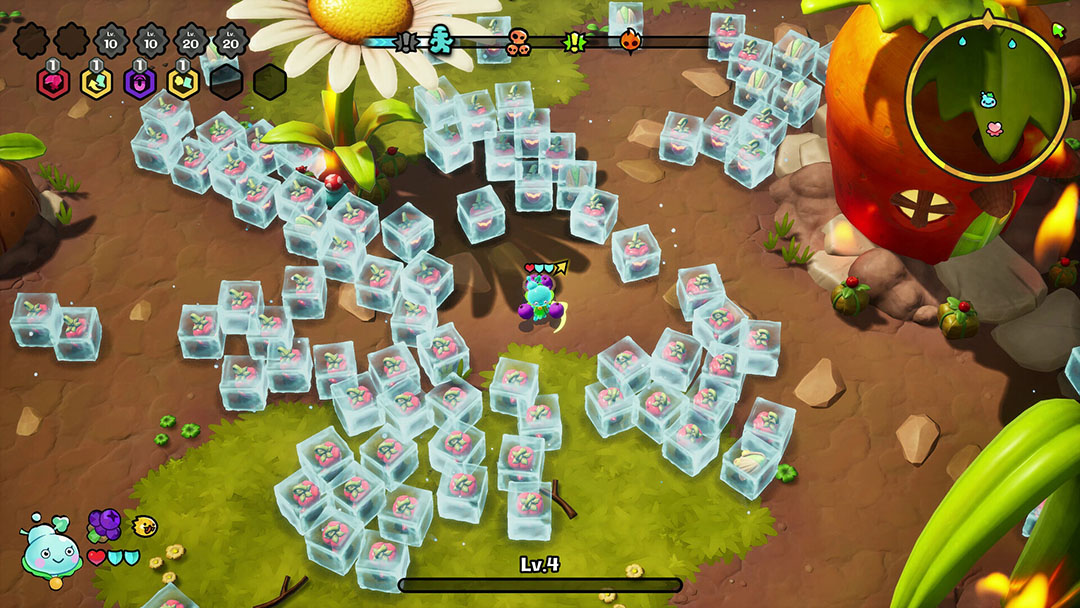Open the circular minimap
Image resolution: width=1080 pixels, height=608 pixels.
pos(986,100)
